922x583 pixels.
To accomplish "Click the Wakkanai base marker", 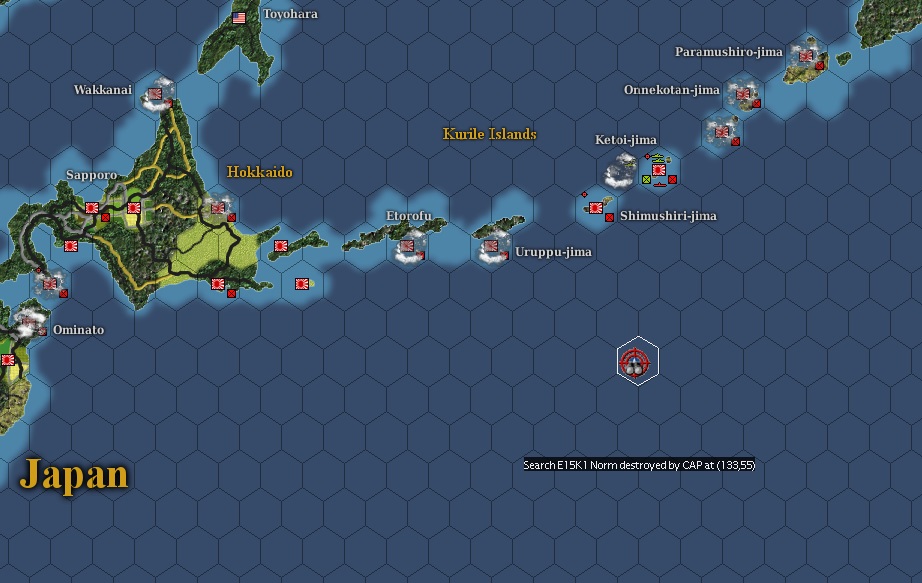I will [156, 96].
